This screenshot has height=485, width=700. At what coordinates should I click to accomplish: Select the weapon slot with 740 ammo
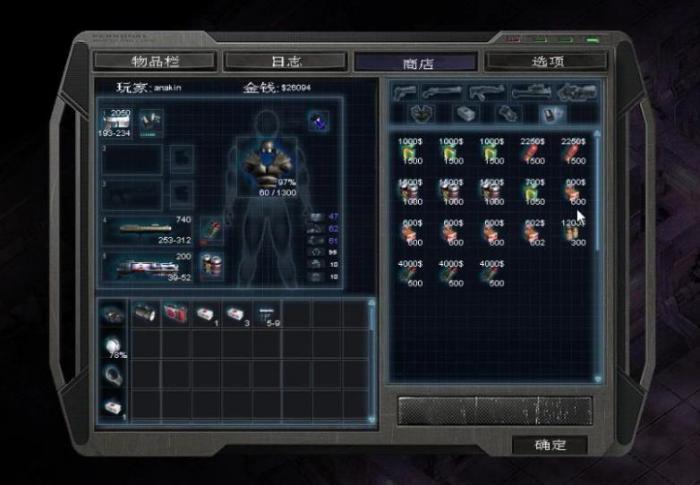[149, 229]
